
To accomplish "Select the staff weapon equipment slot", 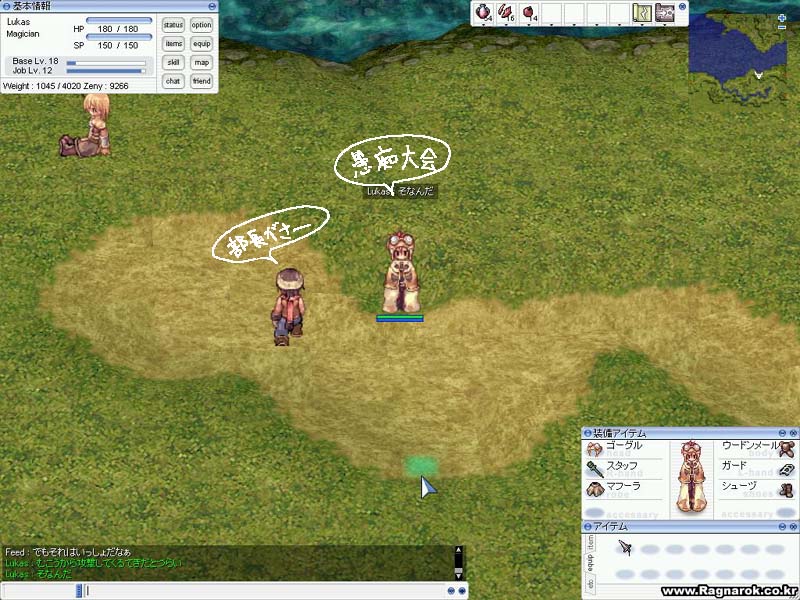I will [595, 468].
